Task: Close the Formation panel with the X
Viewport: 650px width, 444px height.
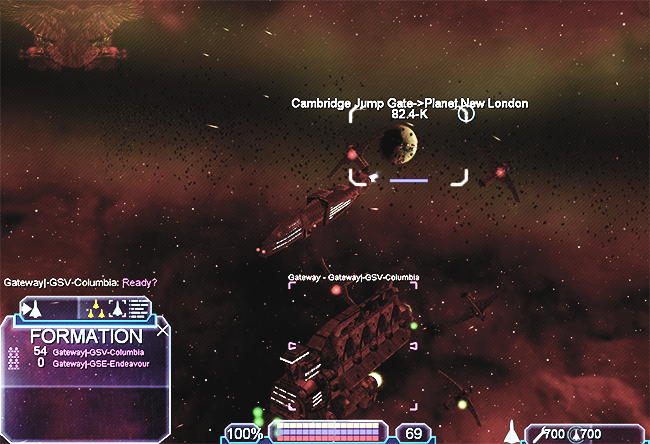Action: tap(164, 329)
